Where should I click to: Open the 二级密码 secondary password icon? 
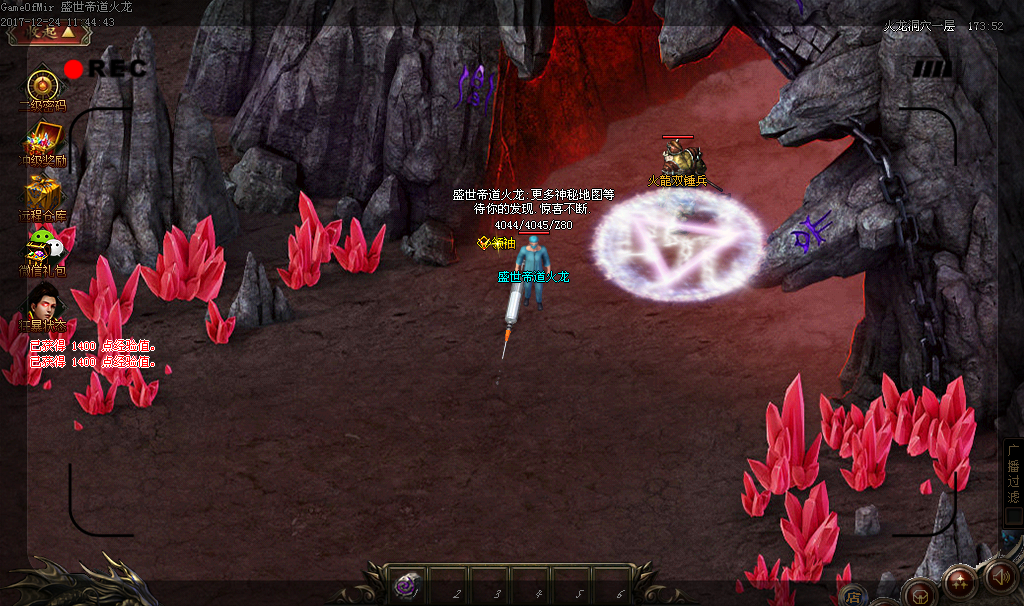tap(43, 86)
